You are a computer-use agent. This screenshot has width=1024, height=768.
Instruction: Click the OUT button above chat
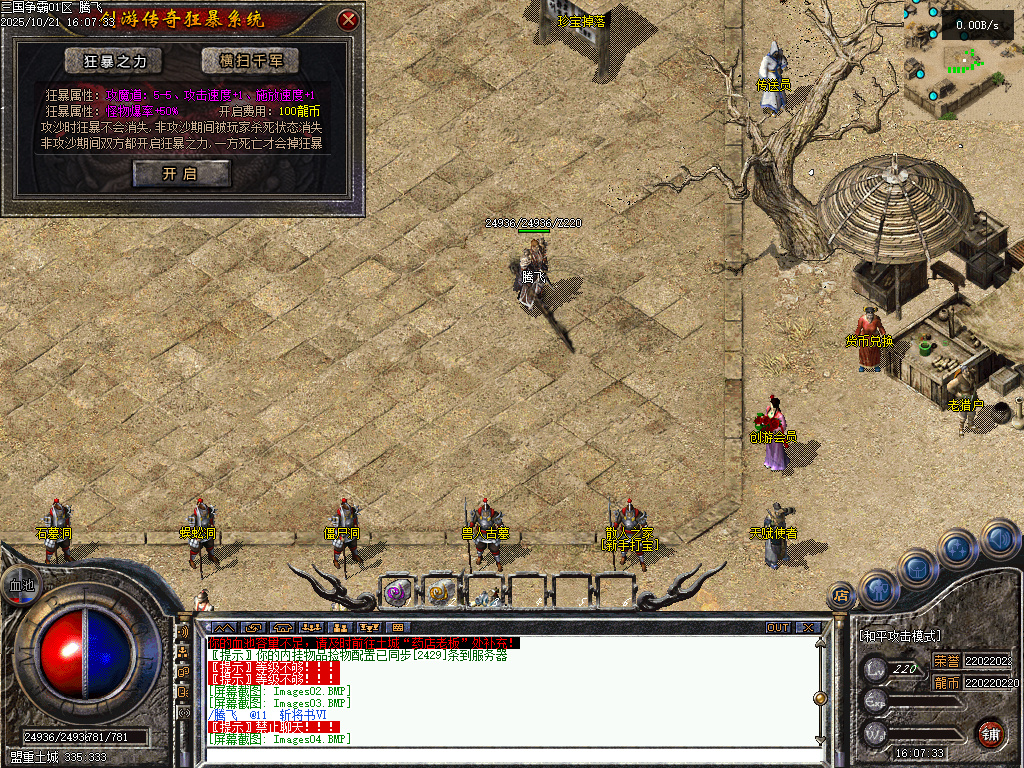(778, 628)
